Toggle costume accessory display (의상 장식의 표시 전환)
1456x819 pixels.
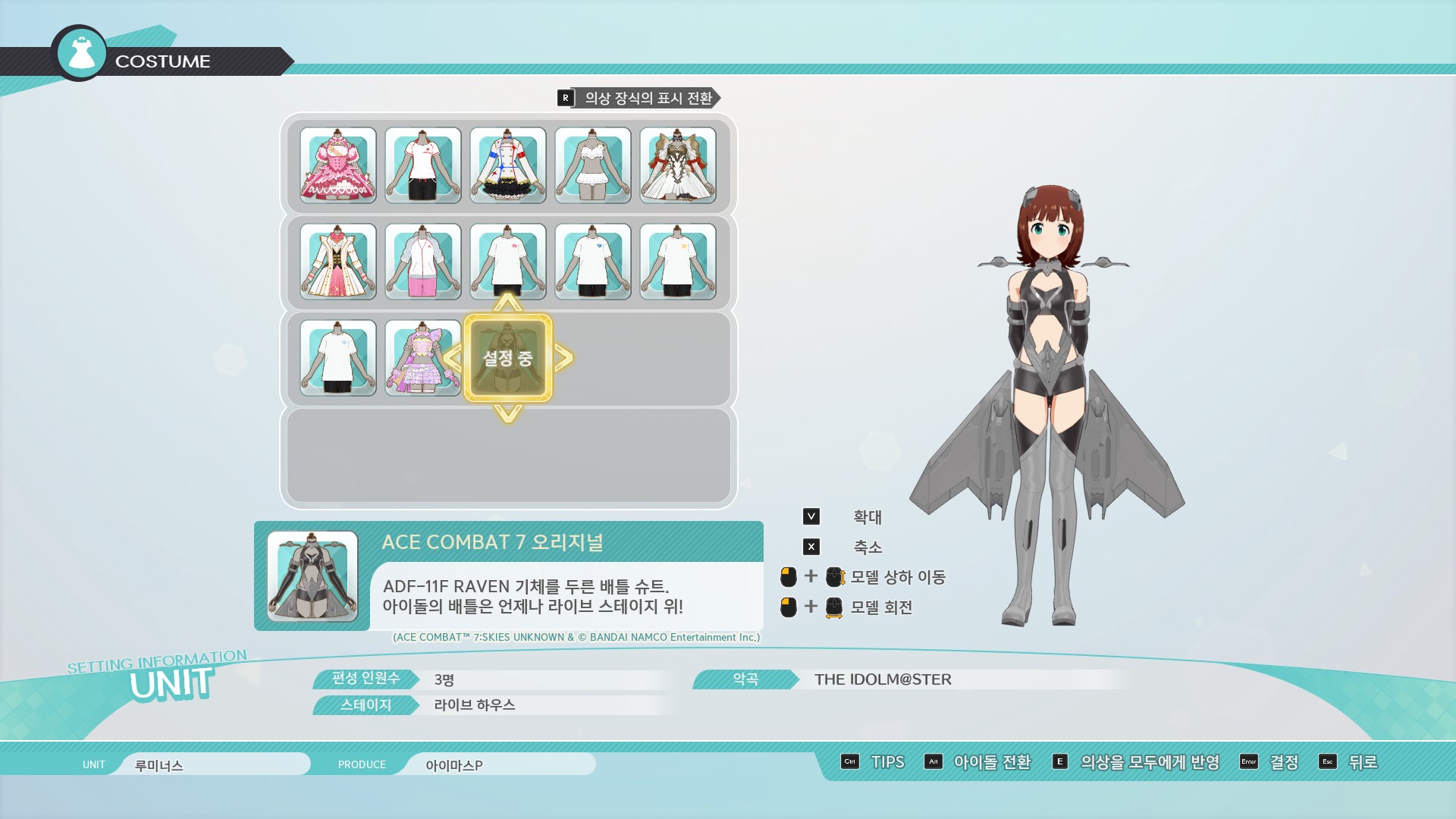[639, 98]
